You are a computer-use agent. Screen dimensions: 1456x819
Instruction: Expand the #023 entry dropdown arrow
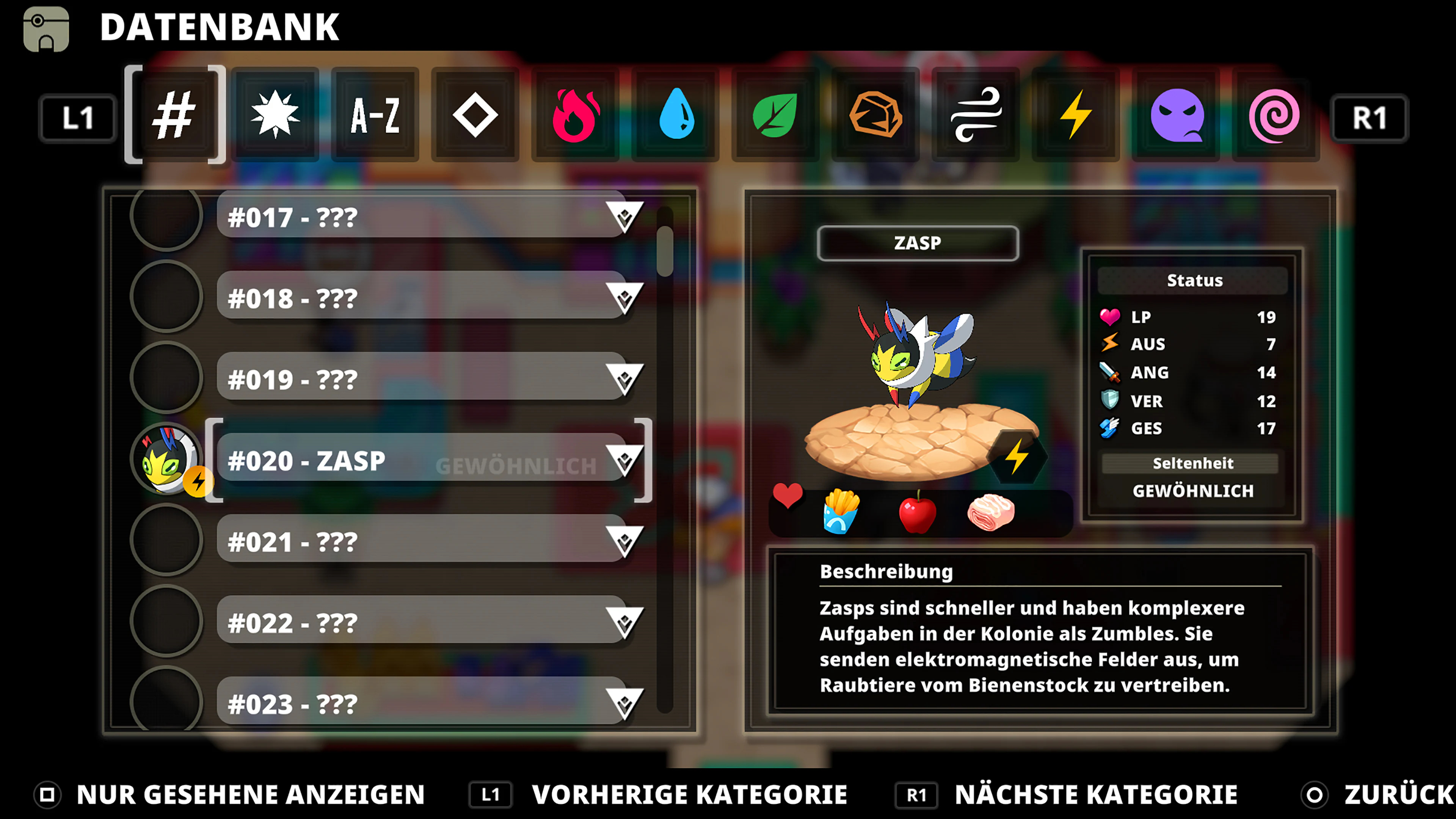(x=625, y=704)
